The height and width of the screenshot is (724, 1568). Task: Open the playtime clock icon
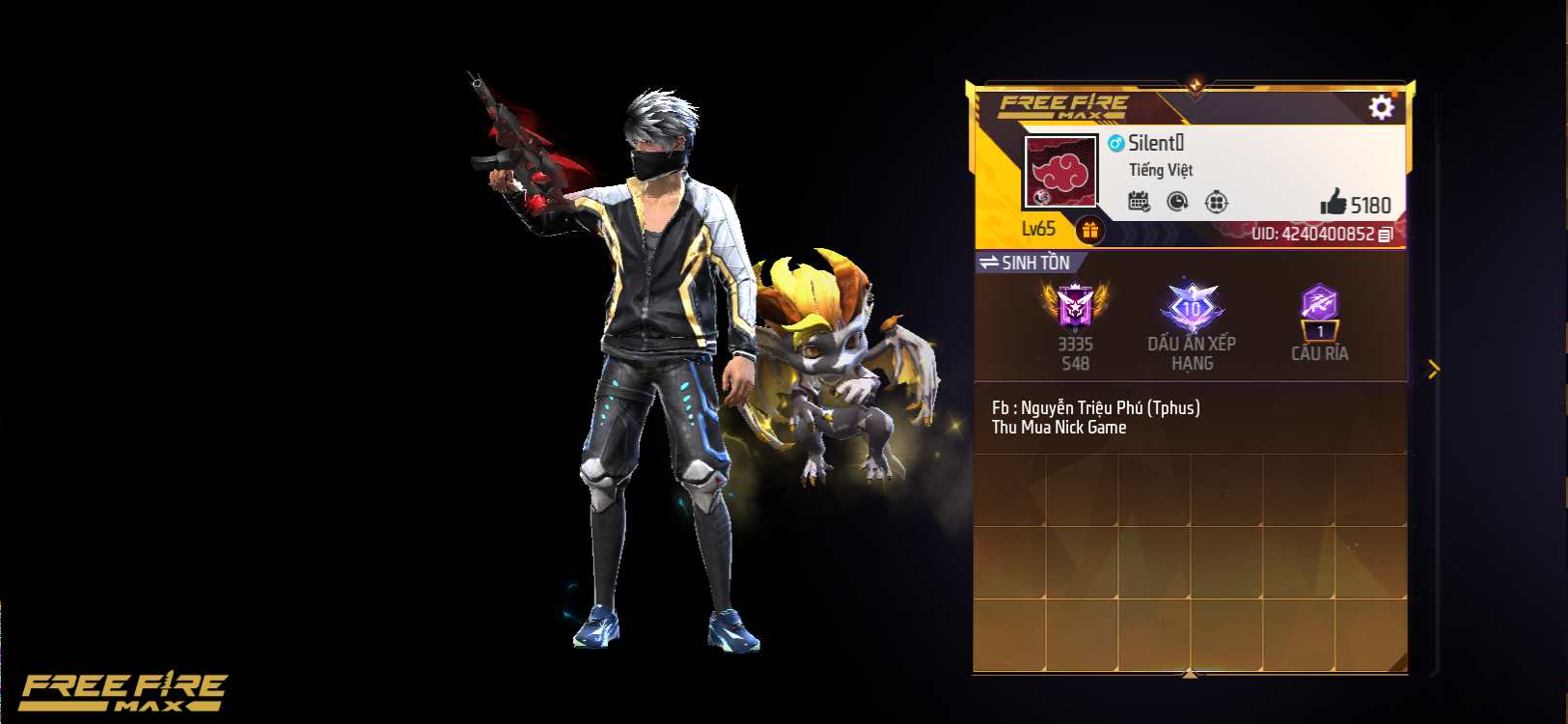point(1178,202)
